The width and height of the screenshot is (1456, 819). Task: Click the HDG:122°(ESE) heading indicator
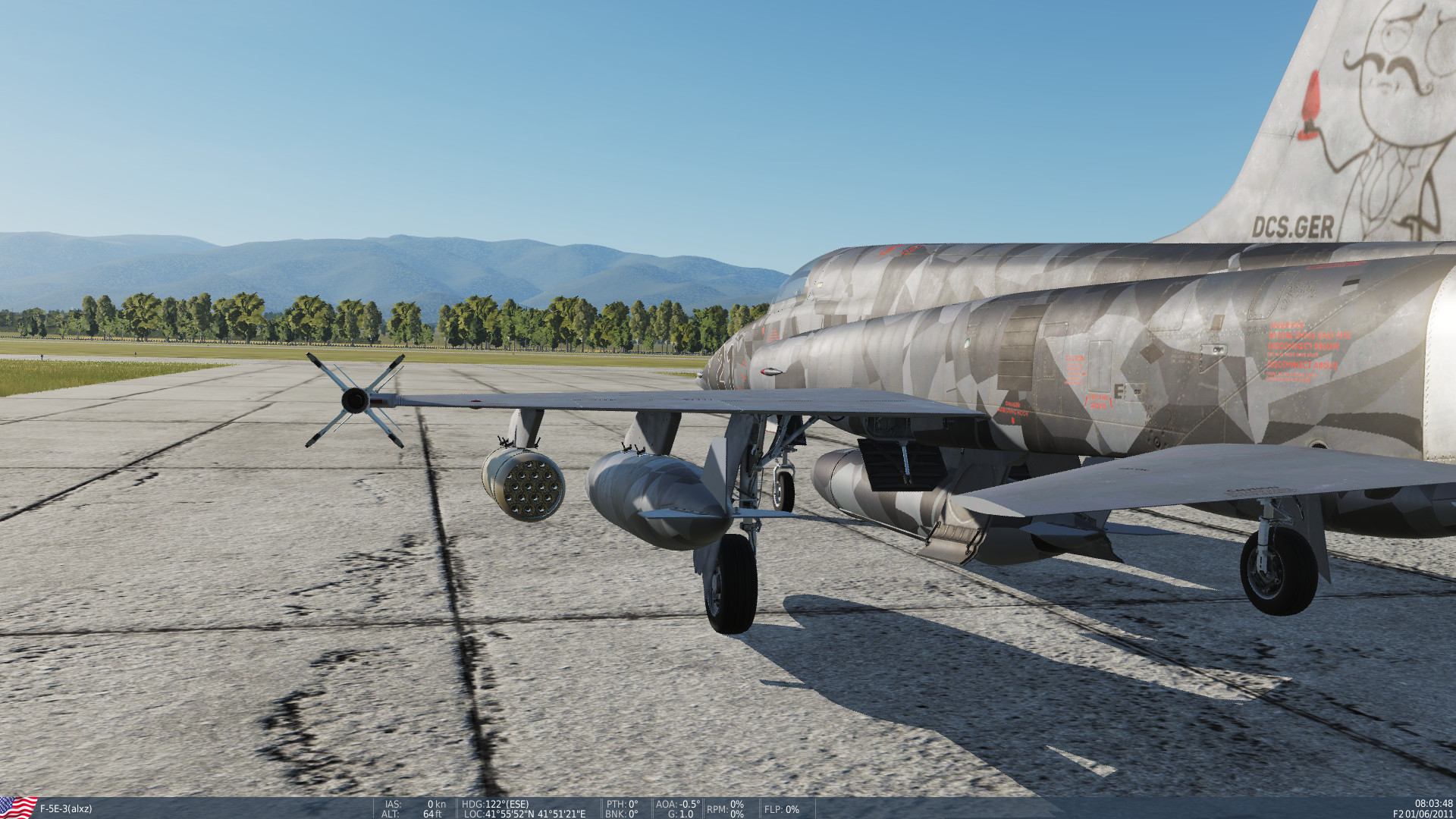click(x=497, y=802)
